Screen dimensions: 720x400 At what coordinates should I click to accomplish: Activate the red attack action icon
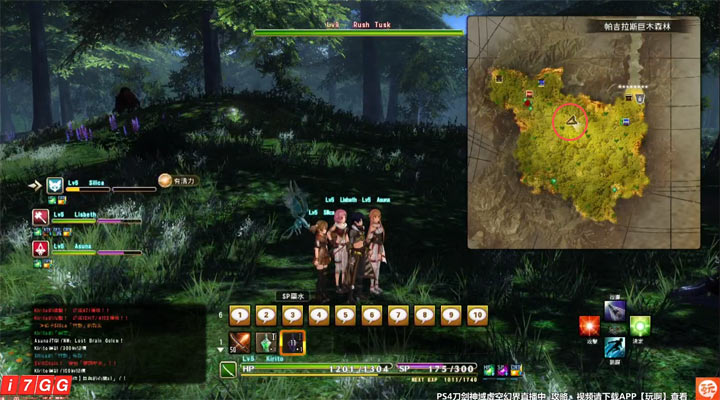tap(589, 326)
